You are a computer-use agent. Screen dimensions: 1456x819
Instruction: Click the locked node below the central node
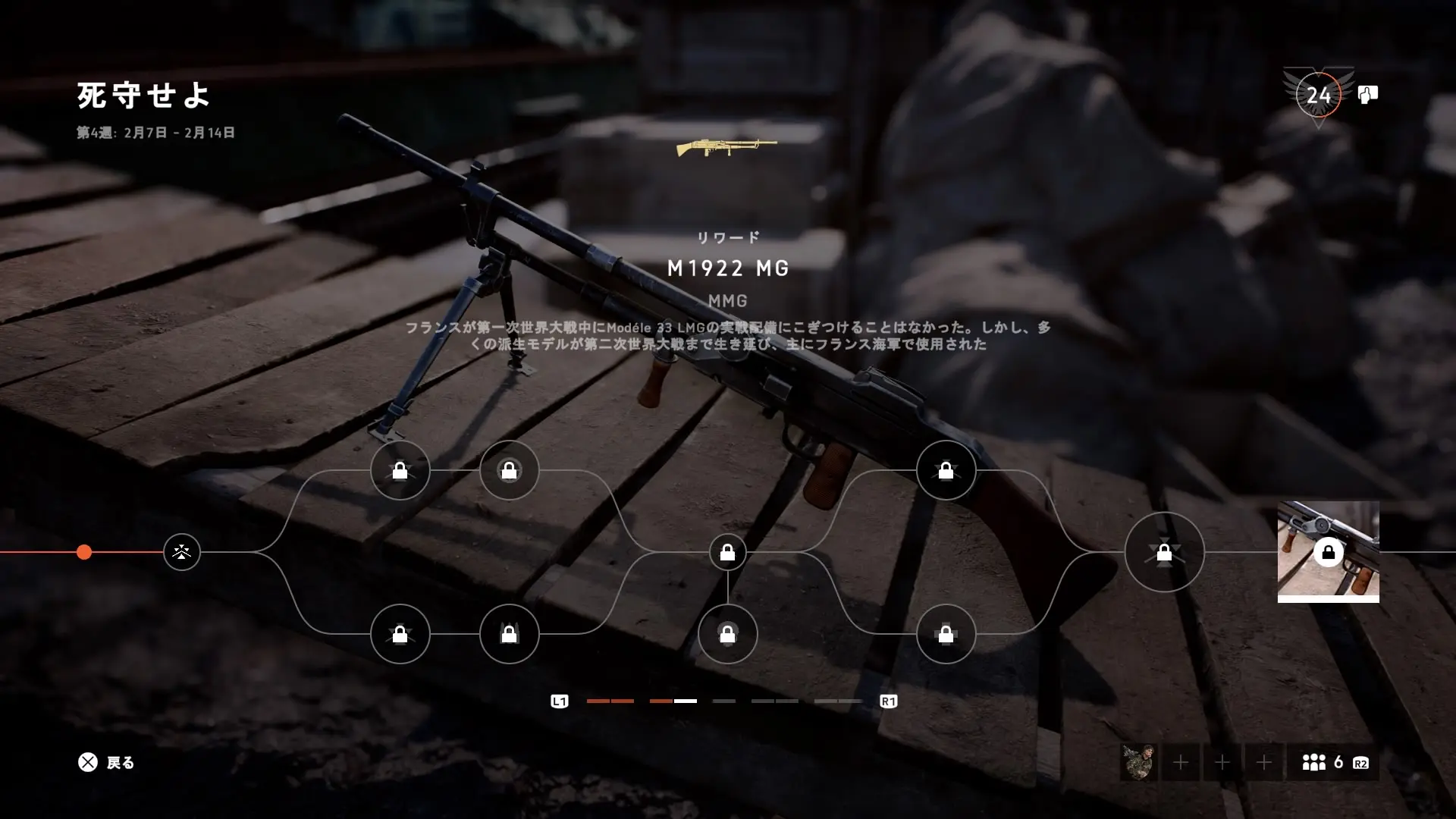click(727, 635)
